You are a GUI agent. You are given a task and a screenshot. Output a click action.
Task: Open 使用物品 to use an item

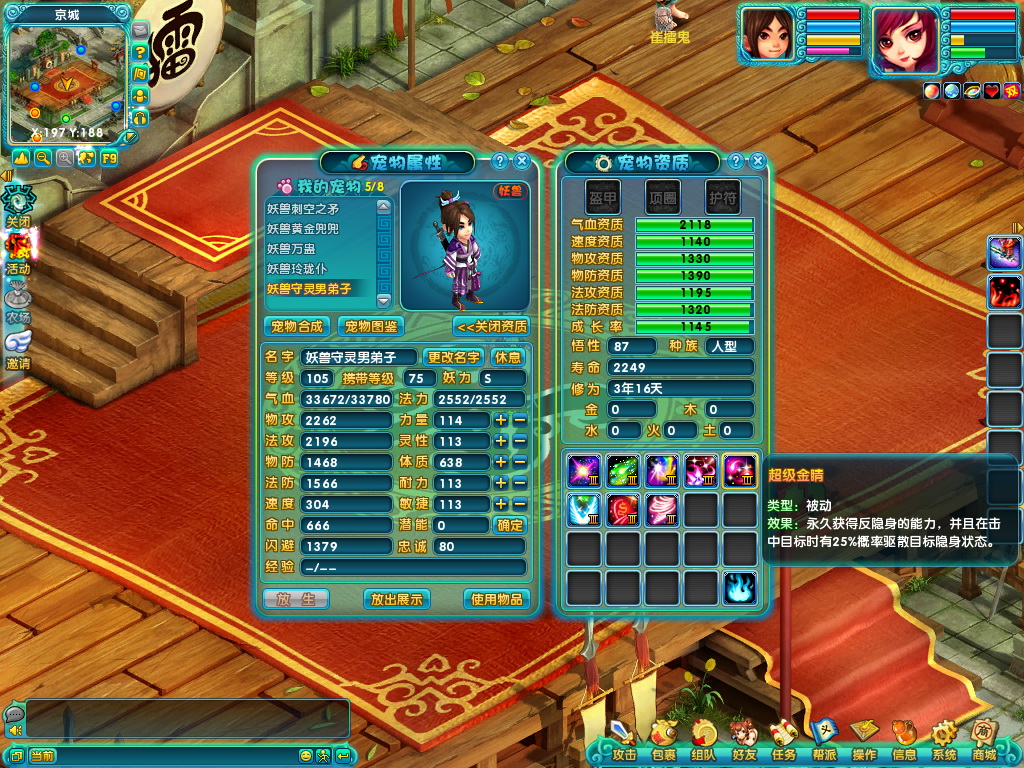[x=497, y=599]
